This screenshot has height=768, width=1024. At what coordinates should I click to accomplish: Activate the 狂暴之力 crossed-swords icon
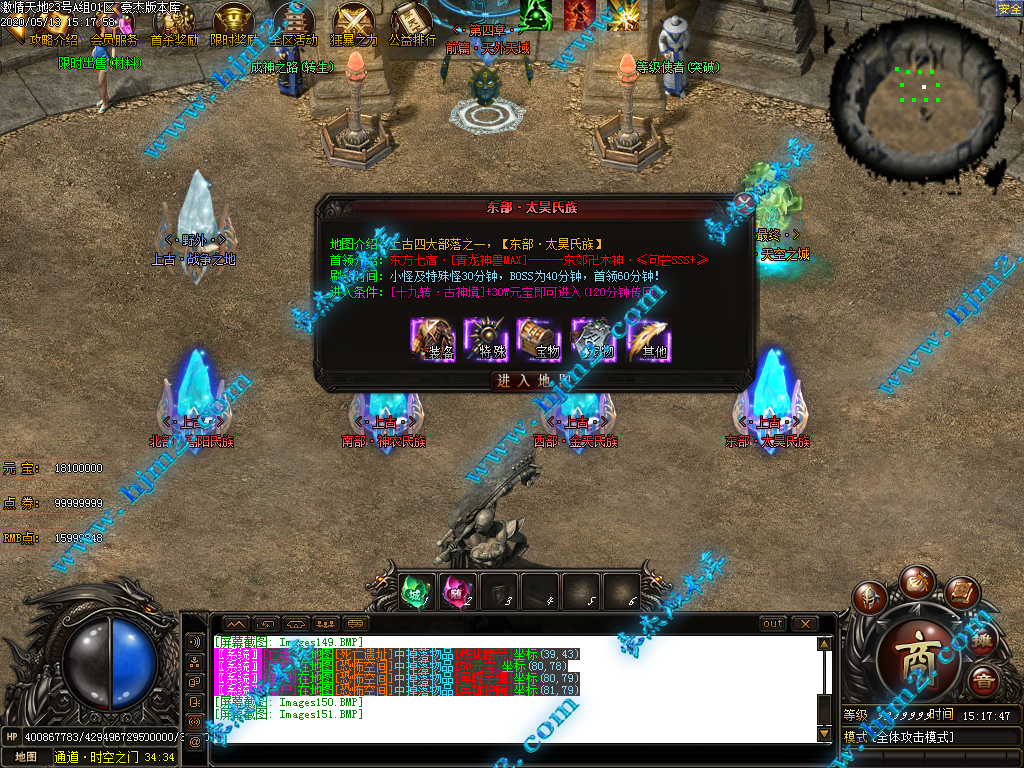(354, 23)
